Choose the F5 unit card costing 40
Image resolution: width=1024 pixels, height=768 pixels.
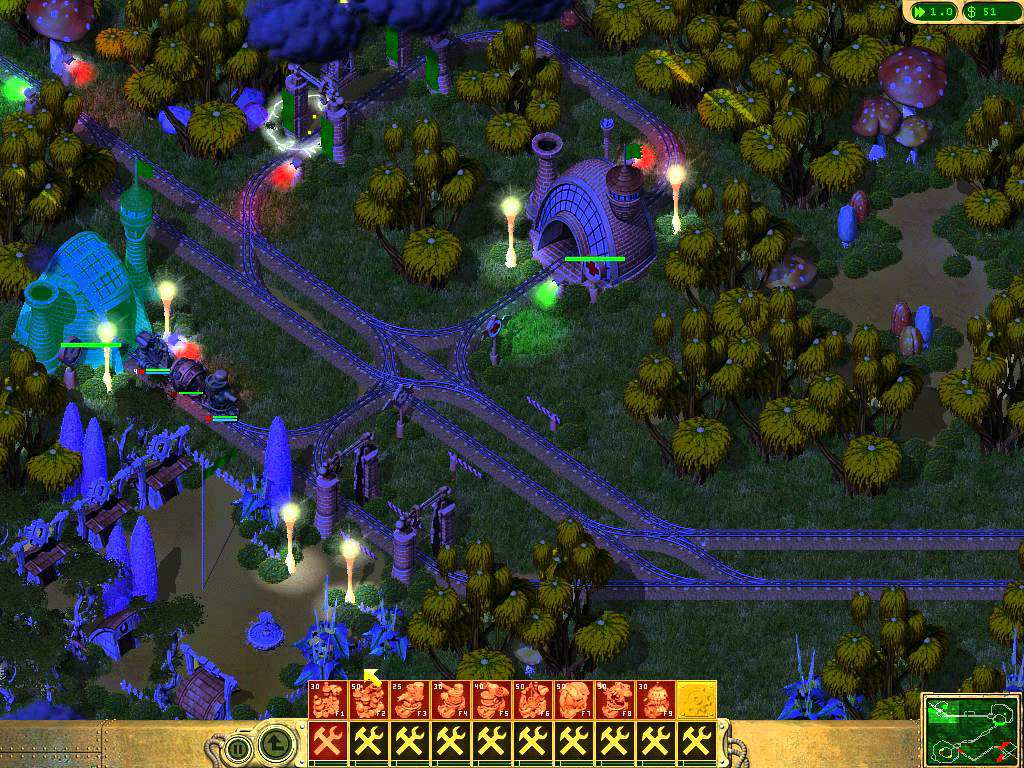tap(491, 700)
